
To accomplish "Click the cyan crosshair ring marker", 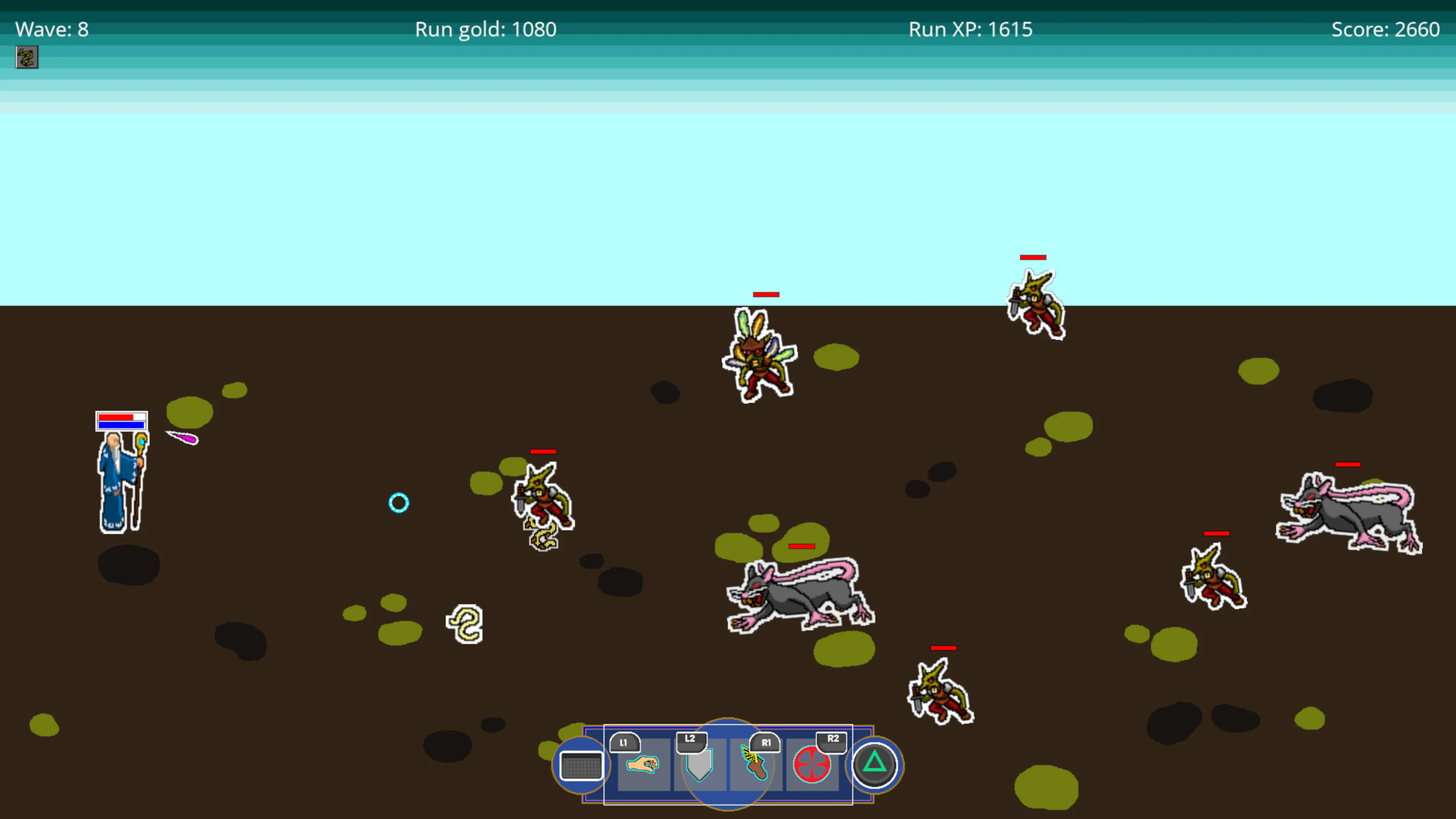I will 399,502.
